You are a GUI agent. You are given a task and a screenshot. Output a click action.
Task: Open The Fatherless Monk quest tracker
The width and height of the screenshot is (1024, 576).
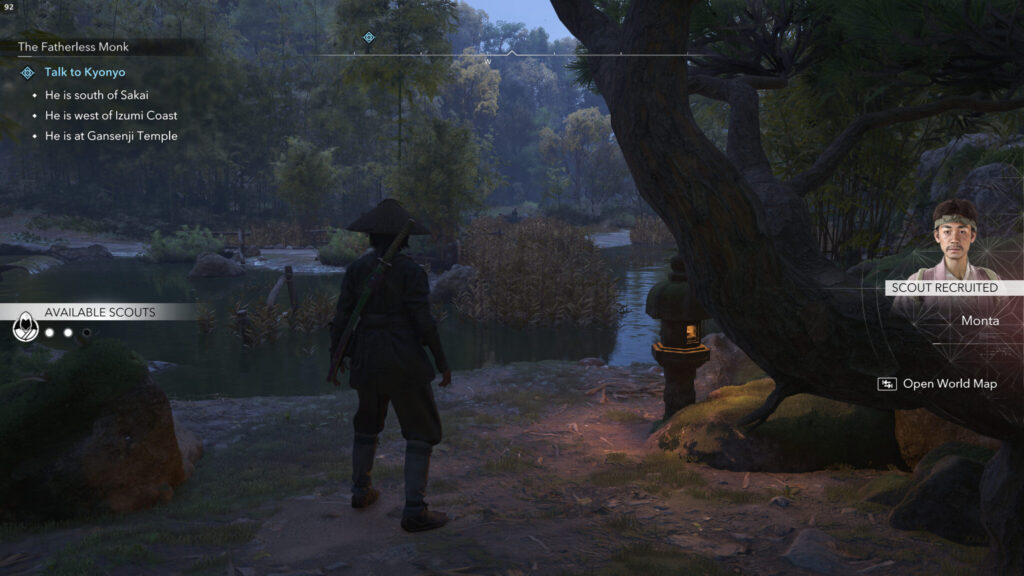tap(73, 47)
